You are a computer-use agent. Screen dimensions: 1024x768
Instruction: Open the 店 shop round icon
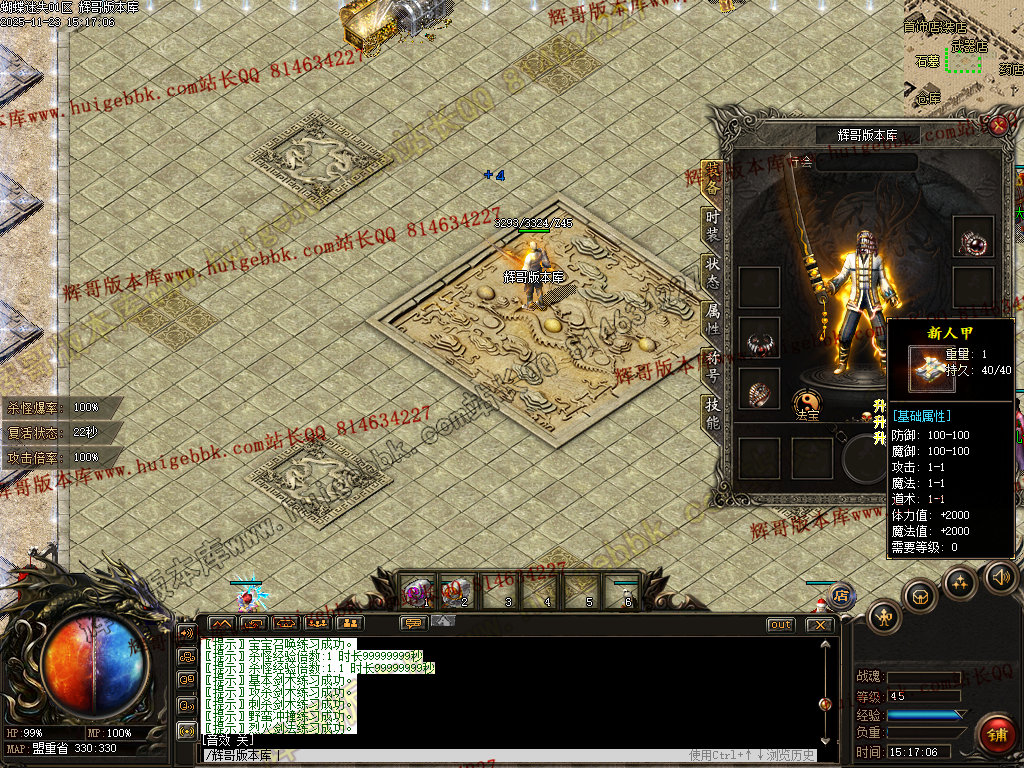[841, 596]
